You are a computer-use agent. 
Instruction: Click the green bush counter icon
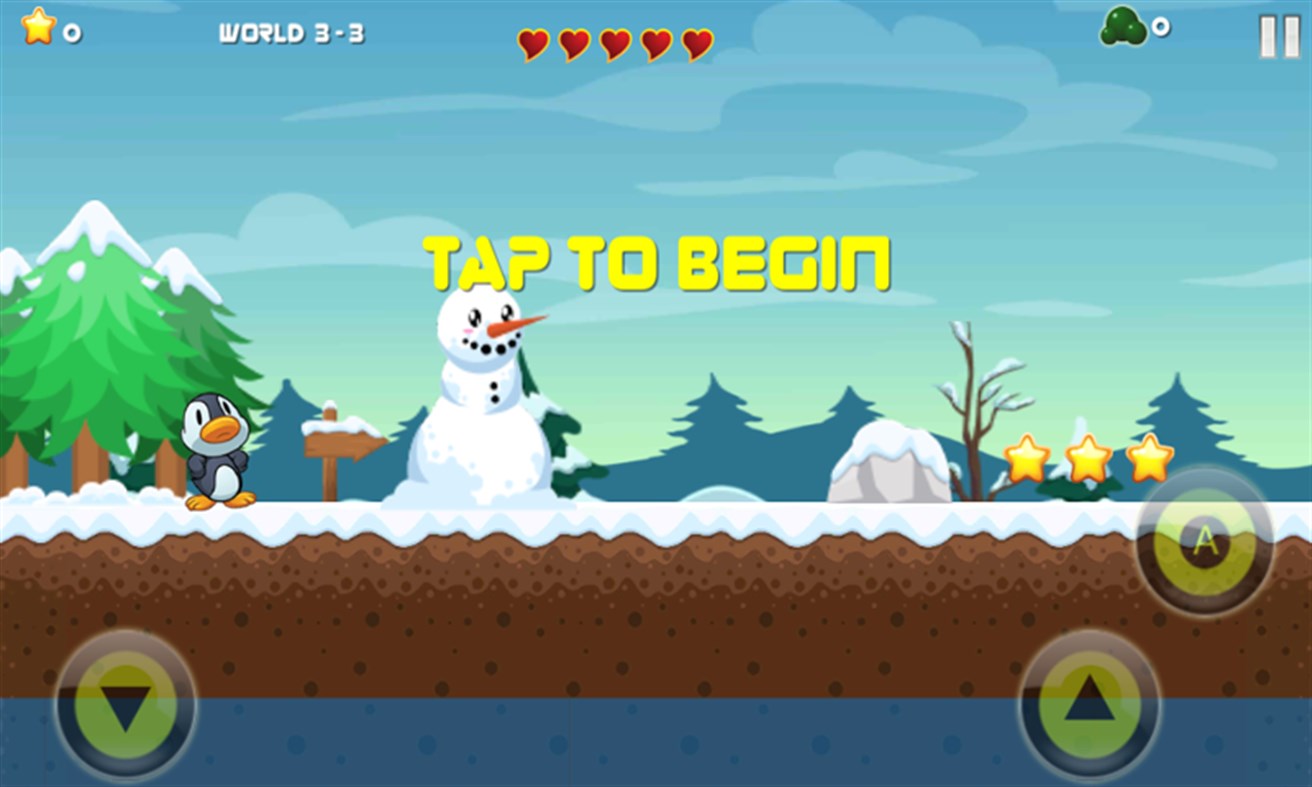click(x=1124, y=27)
